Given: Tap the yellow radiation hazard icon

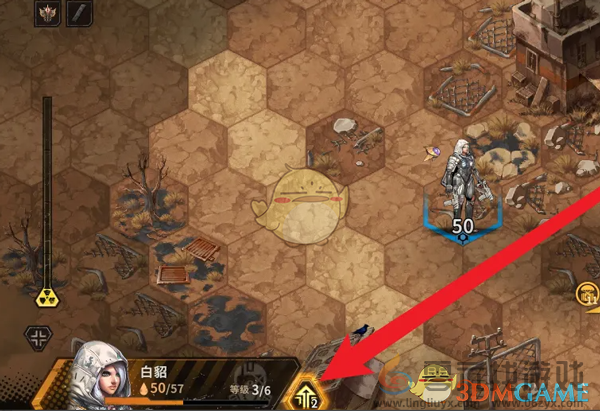Looking at the screenshot, I should coord(46,297).
